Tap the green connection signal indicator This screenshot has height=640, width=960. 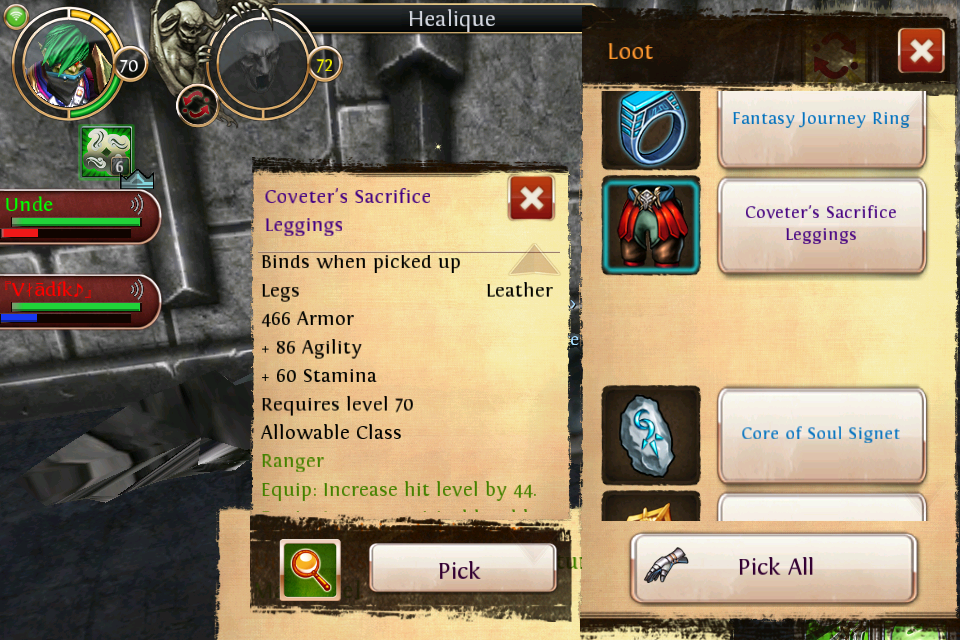pyautogui.click(x=17, y=17)
